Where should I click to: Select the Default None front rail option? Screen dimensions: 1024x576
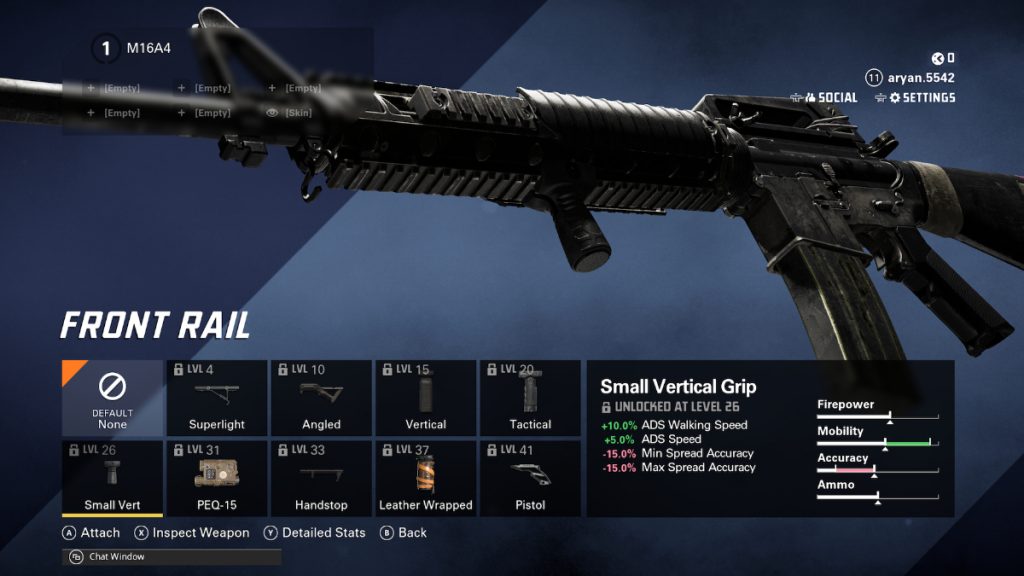click(x=112, y=398)
